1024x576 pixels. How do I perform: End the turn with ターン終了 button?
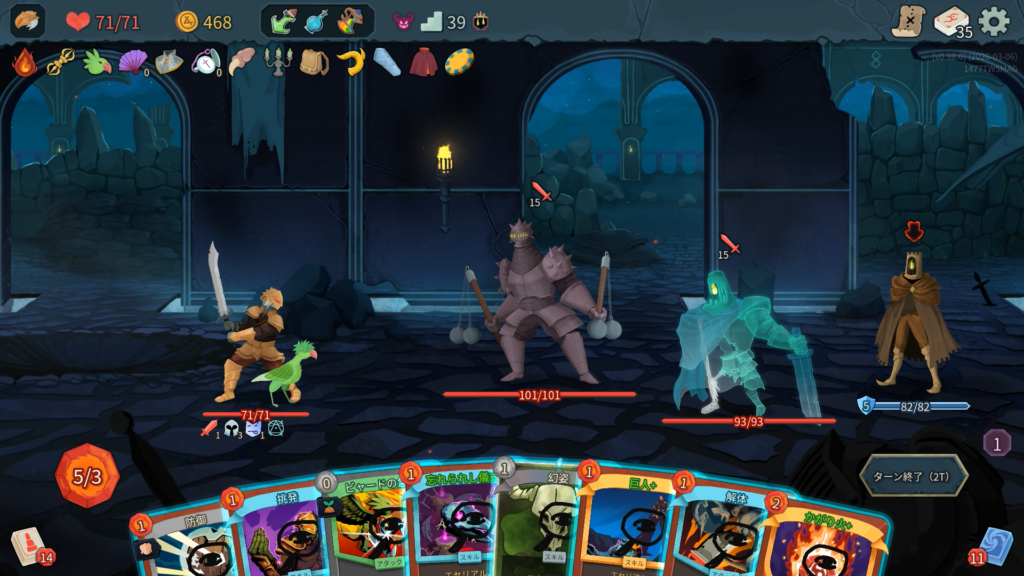(x=913, y=475)
